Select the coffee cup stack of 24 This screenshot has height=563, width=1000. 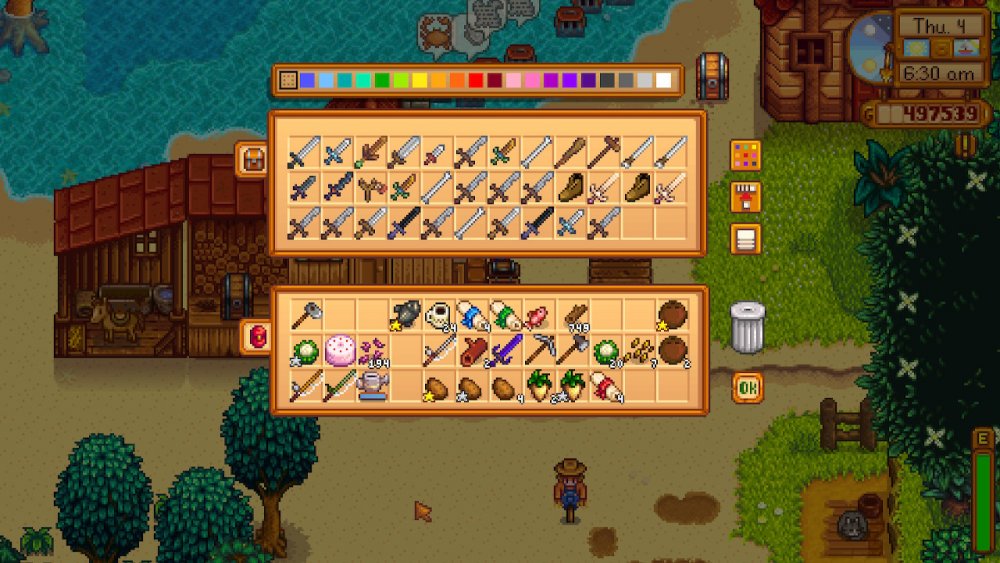click(439, 316)
